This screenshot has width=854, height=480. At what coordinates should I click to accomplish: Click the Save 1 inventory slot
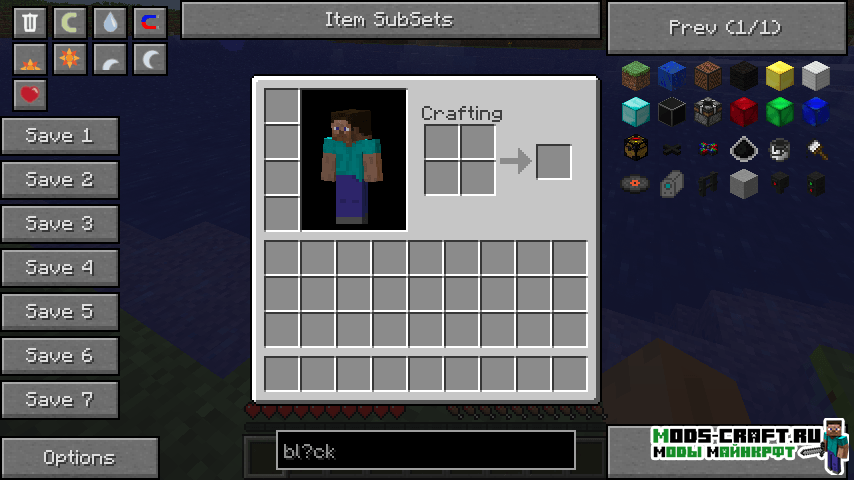click(x=60, y=136)
